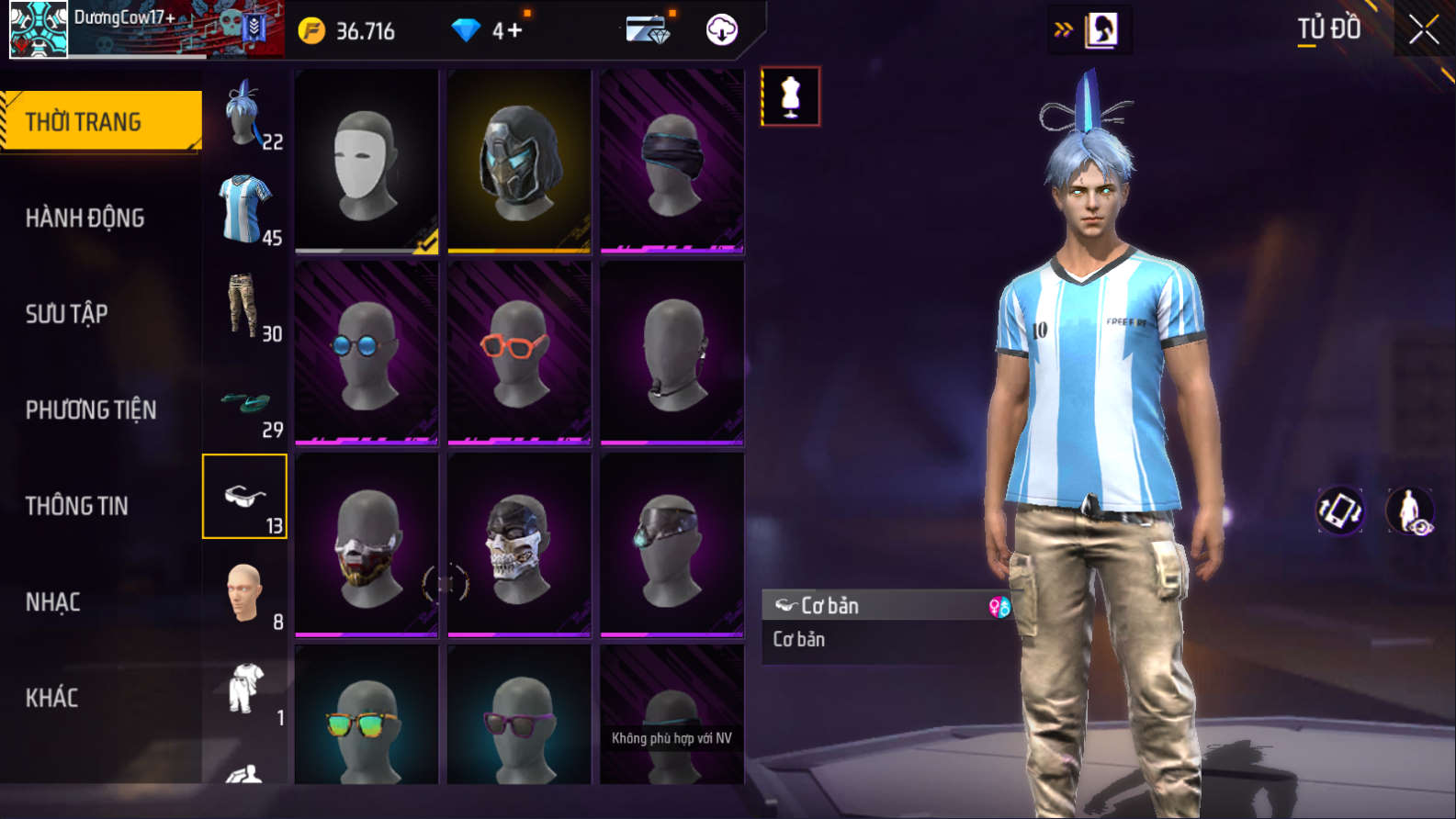Close the wardrobe with the X button
Screen dimensions: 1456x819
pyautogui.click(x=1423, y=30)
